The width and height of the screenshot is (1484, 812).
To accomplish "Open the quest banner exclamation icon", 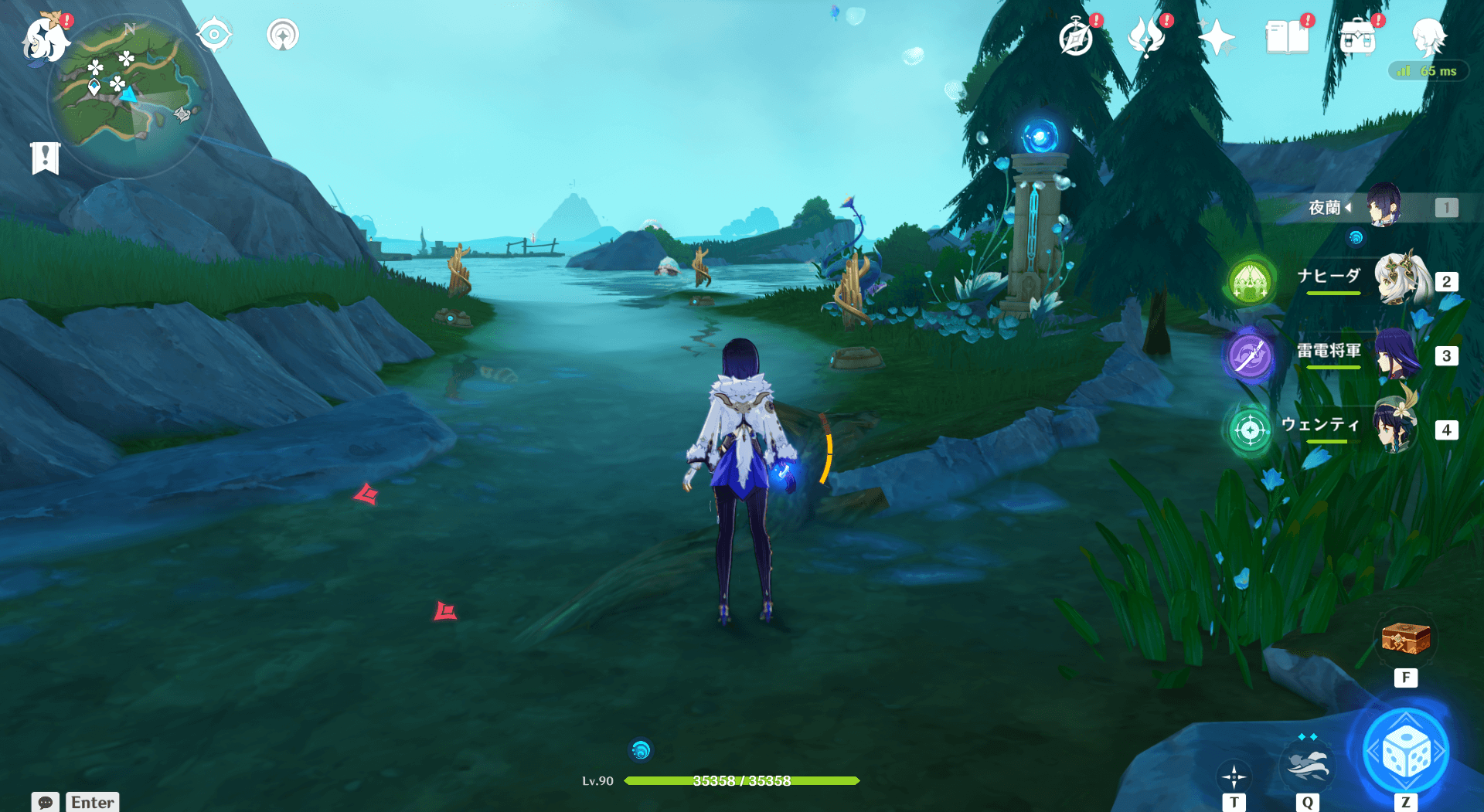I will [46, 158].
